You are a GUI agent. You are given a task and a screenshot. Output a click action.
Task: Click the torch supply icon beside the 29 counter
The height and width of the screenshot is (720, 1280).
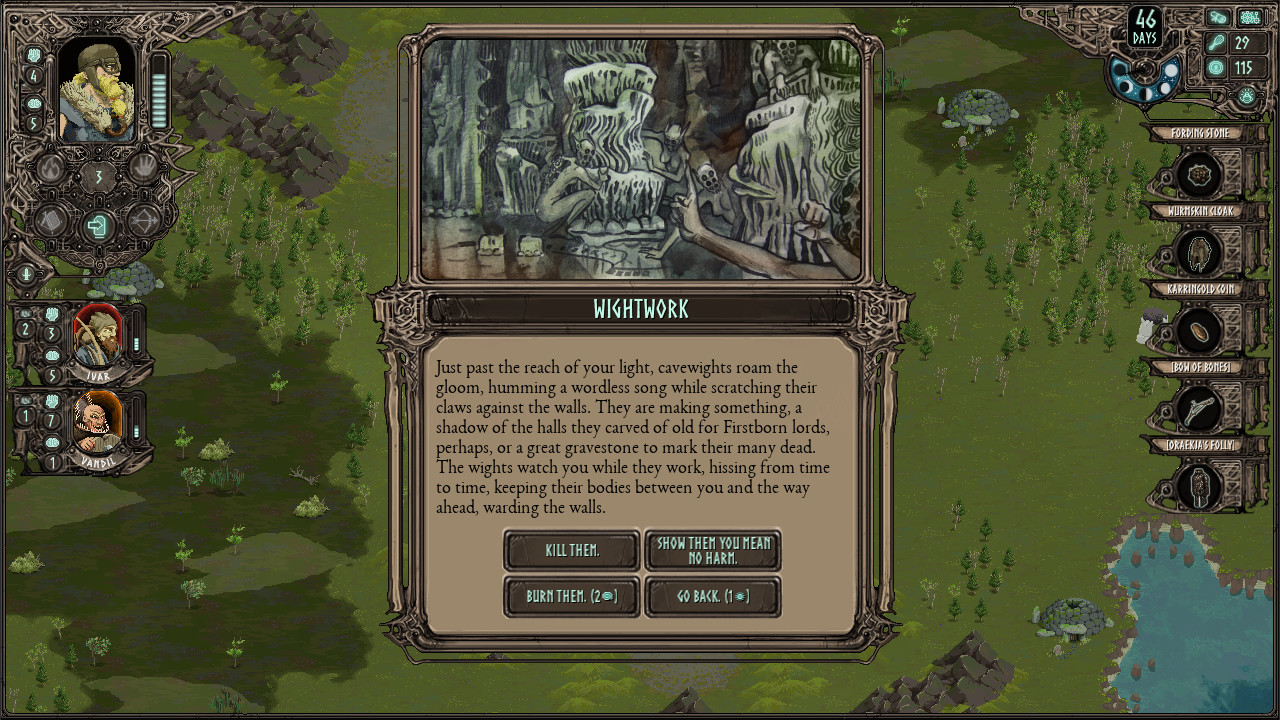point(1217,42)
